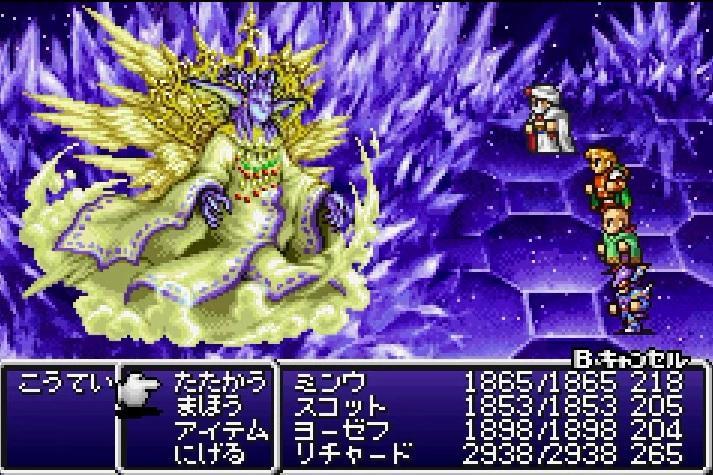Open the アイテム (Item) command
The image size is (713, 475).
[220, 430]
